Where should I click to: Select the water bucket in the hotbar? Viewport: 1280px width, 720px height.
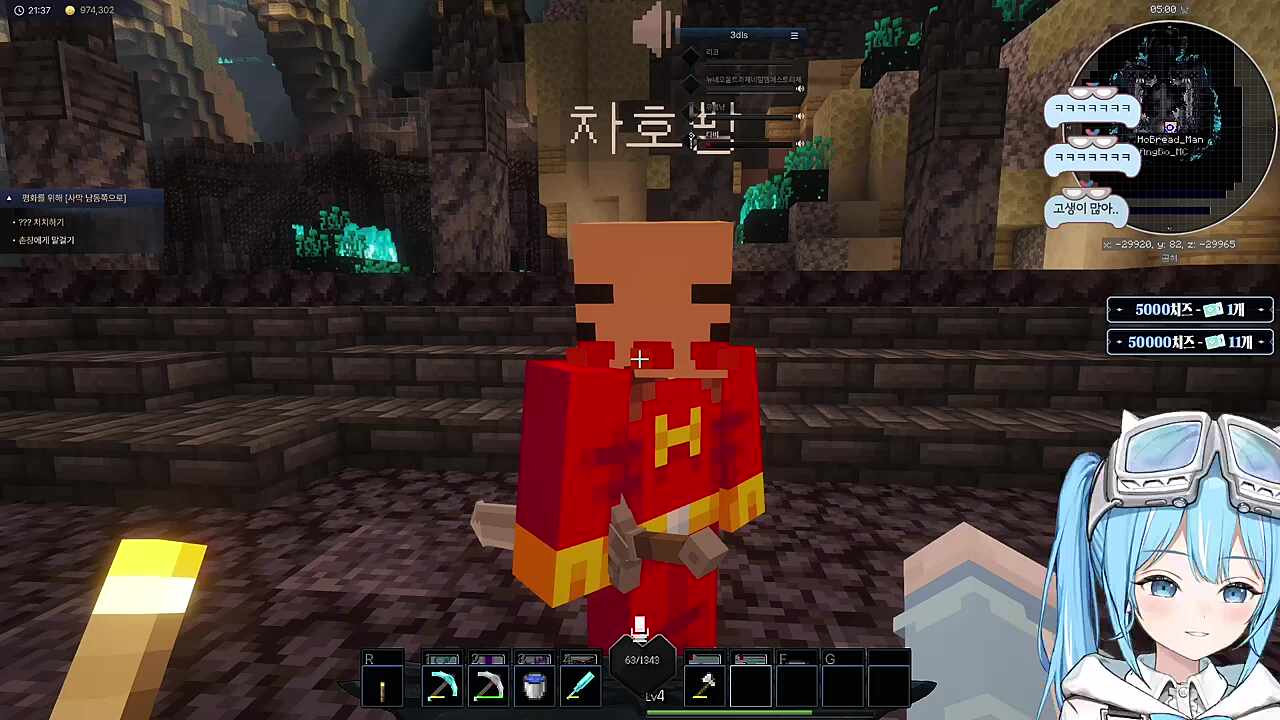click(533, 684)
